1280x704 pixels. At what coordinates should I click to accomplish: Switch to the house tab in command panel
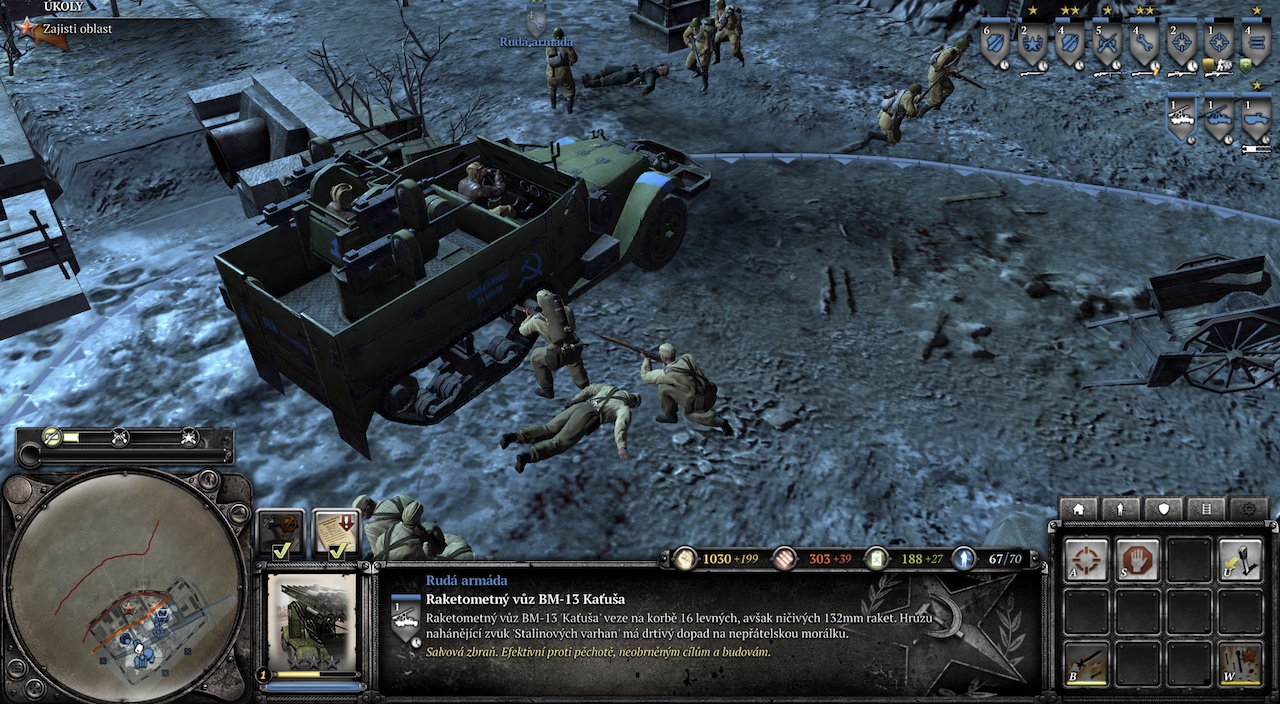[1078, 509]
